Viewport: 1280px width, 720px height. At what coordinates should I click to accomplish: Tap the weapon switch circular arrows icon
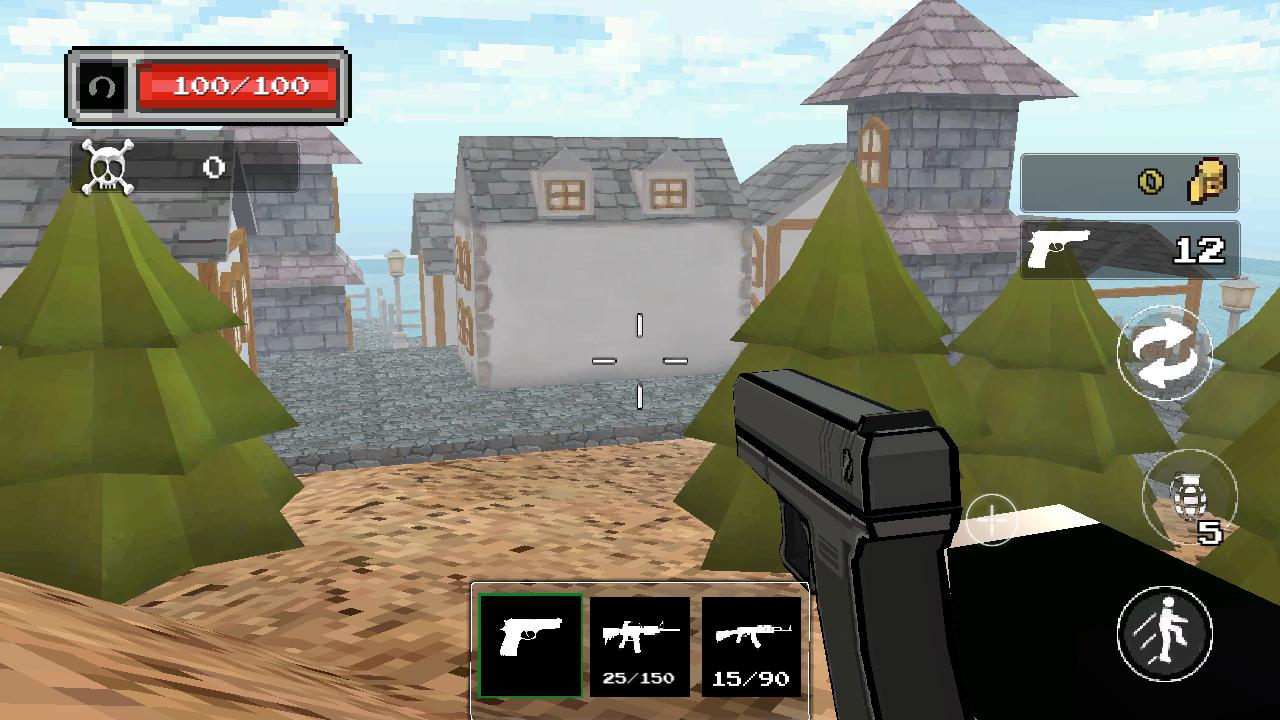click(1166, 355)
